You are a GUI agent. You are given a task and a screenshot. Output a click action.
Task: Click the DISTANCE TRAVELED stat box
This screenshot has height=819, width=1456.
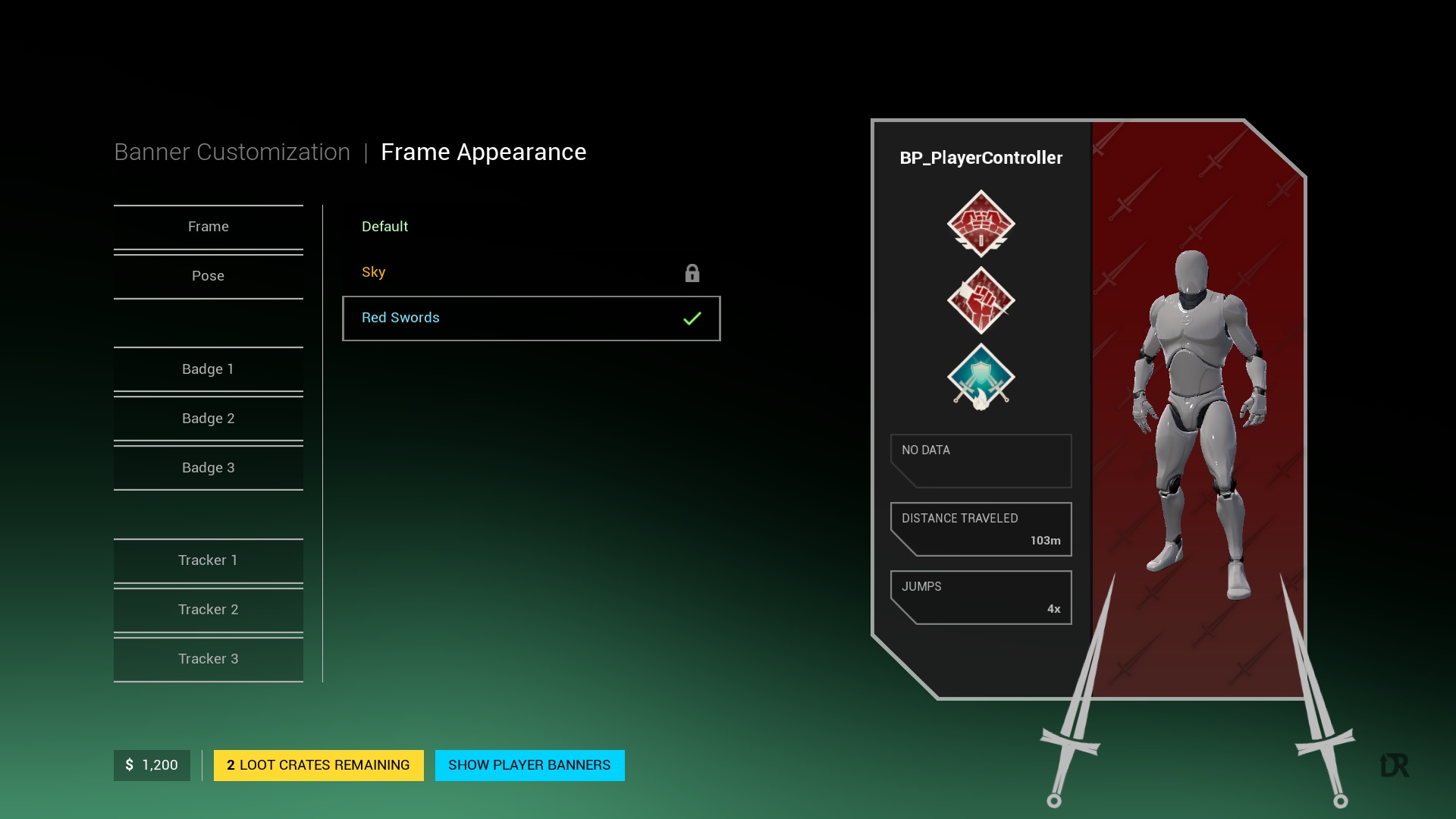(981, 529)
